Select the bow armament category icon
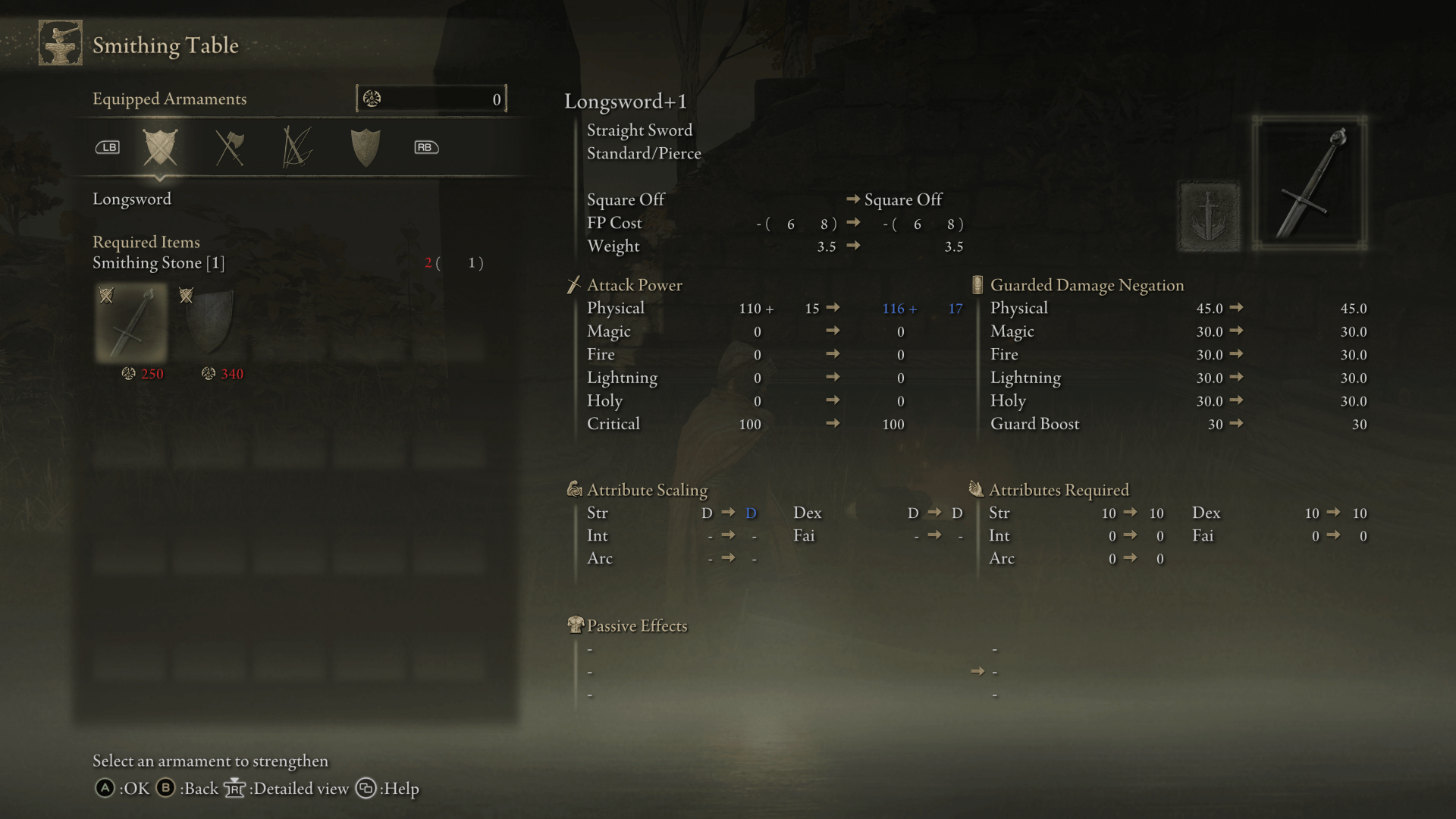This screenshot has width=1456, height=819. click(296, 147)
